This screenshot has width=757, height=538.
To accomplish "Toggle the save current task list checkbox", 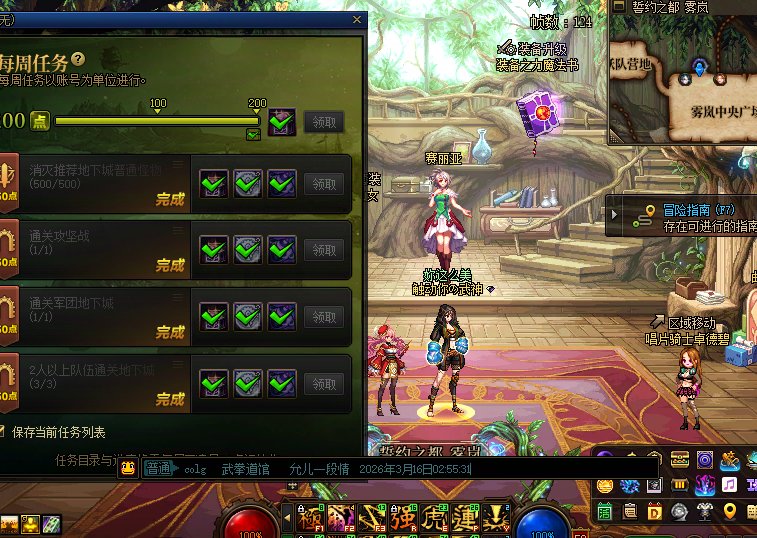I will click(4, 432).
